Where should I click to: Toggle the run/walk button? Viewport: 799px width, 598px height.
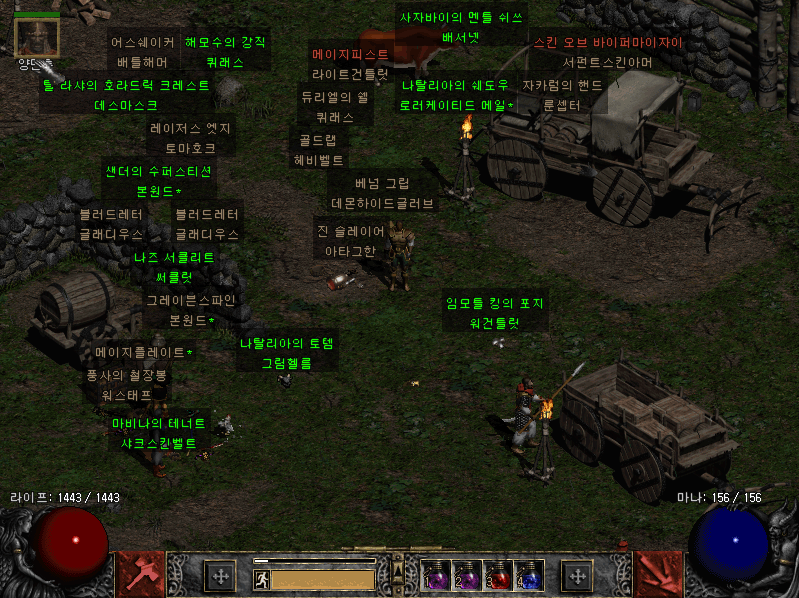(262, 578)
